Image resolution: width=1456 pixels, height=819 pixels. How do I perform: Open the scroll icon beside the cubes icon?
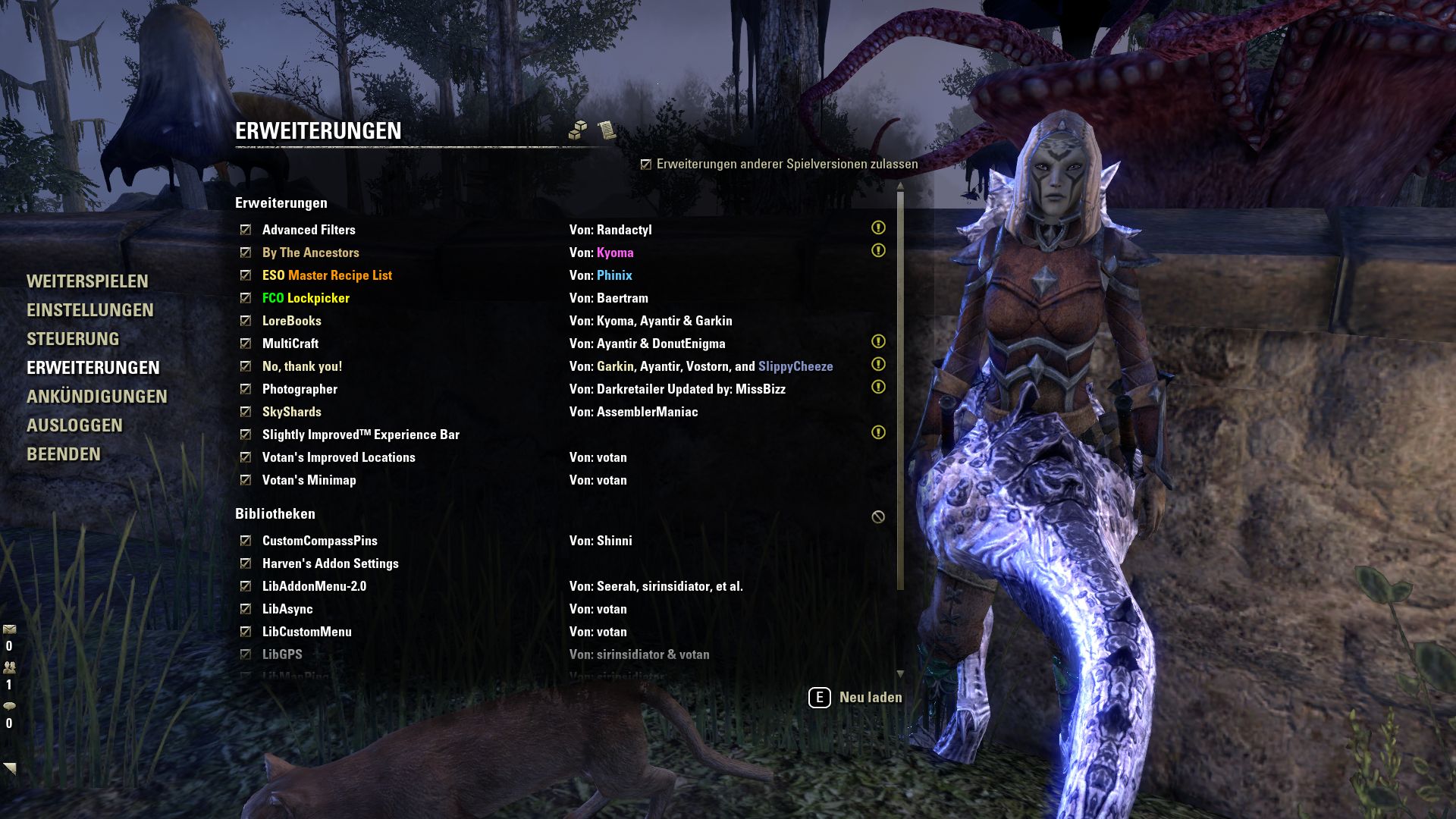tap(607, 130)
